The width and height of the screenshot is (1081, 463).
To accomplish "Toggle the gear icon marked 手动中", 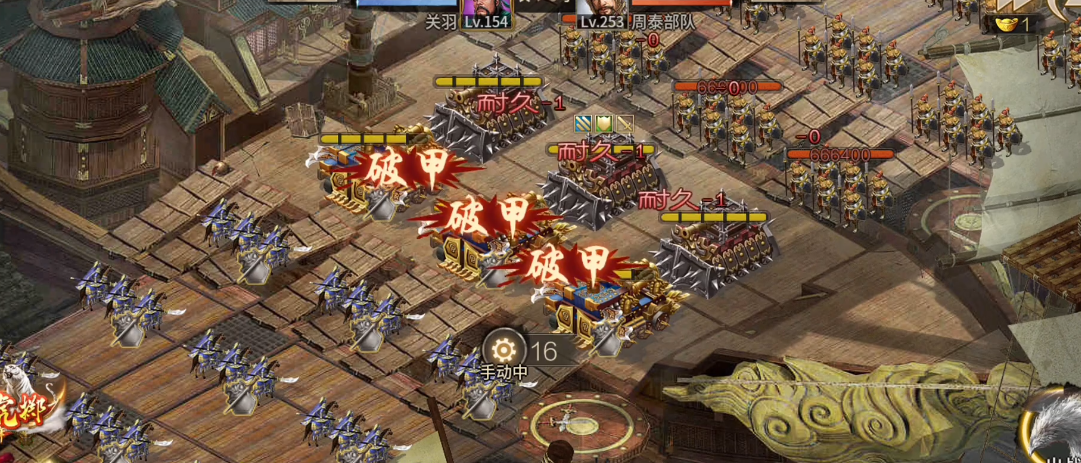I will pyautogui.click(x=503, y=350).
